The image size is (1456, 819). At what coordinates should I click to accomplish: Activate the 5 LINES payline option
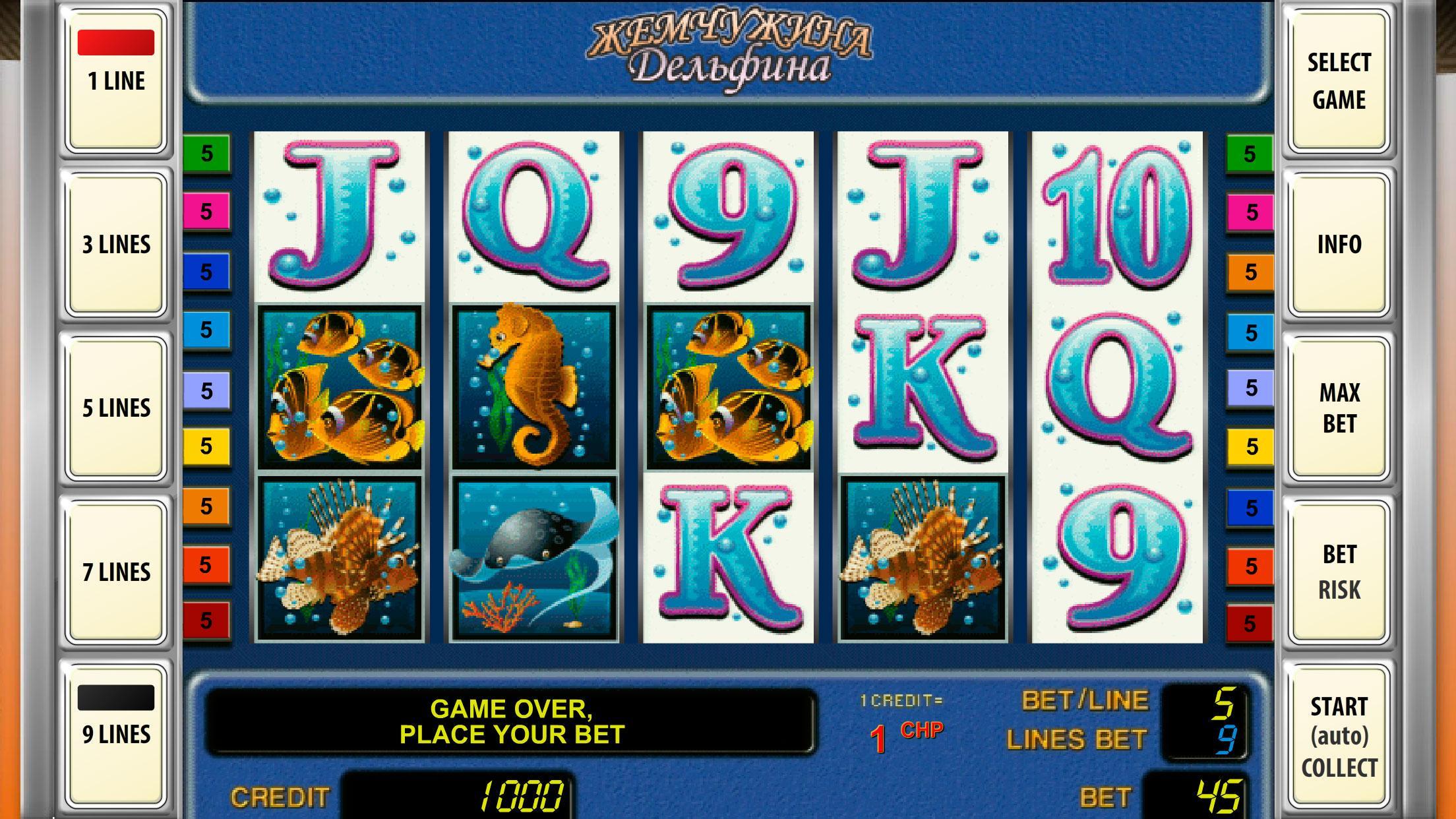(116, 406)
